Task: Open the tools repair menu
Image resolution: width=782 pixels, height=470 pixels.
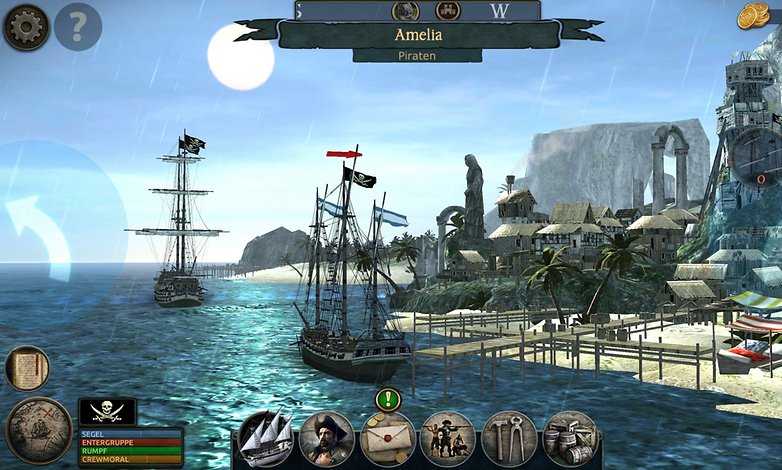Action: (509, 438)
